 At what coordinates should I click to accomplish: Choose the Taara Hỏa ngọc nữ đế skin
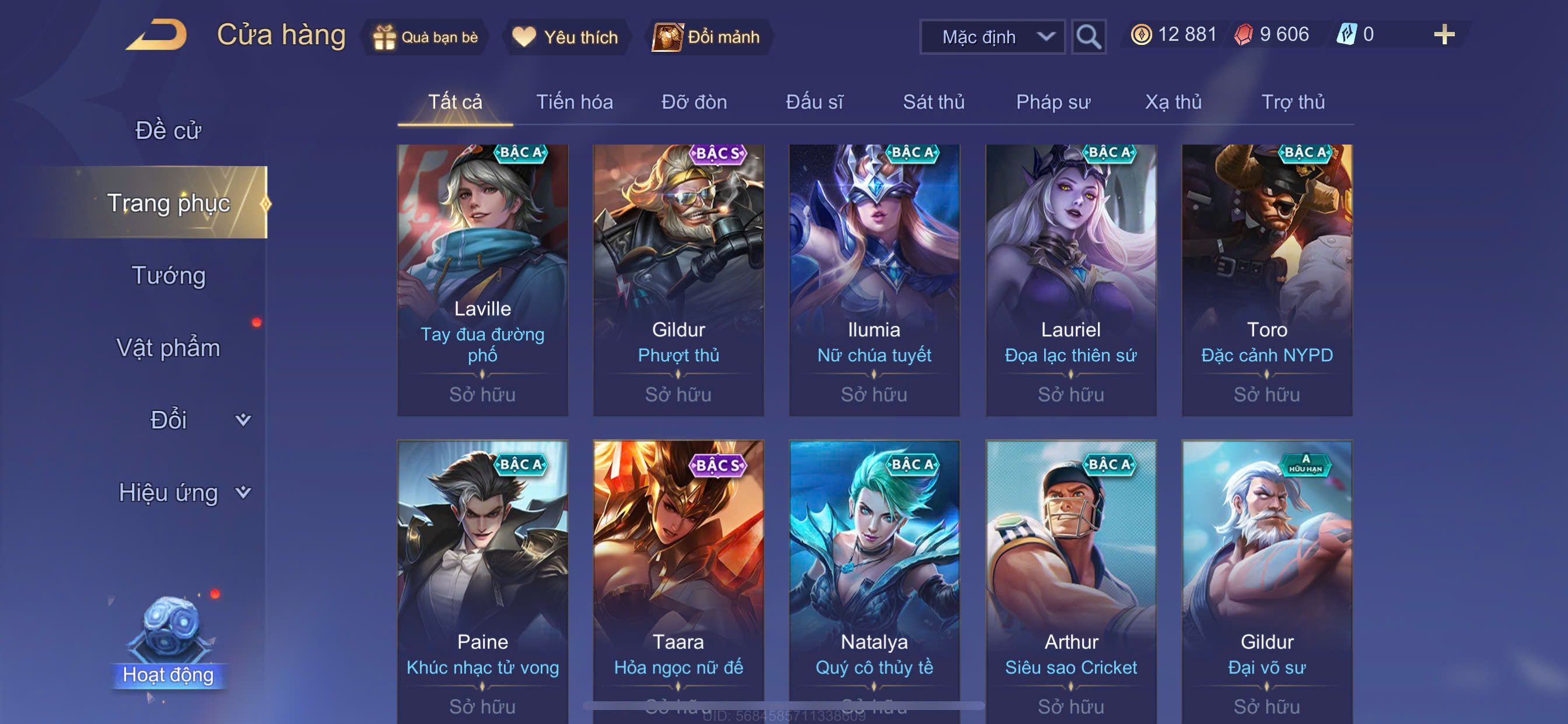click(678, 578)
